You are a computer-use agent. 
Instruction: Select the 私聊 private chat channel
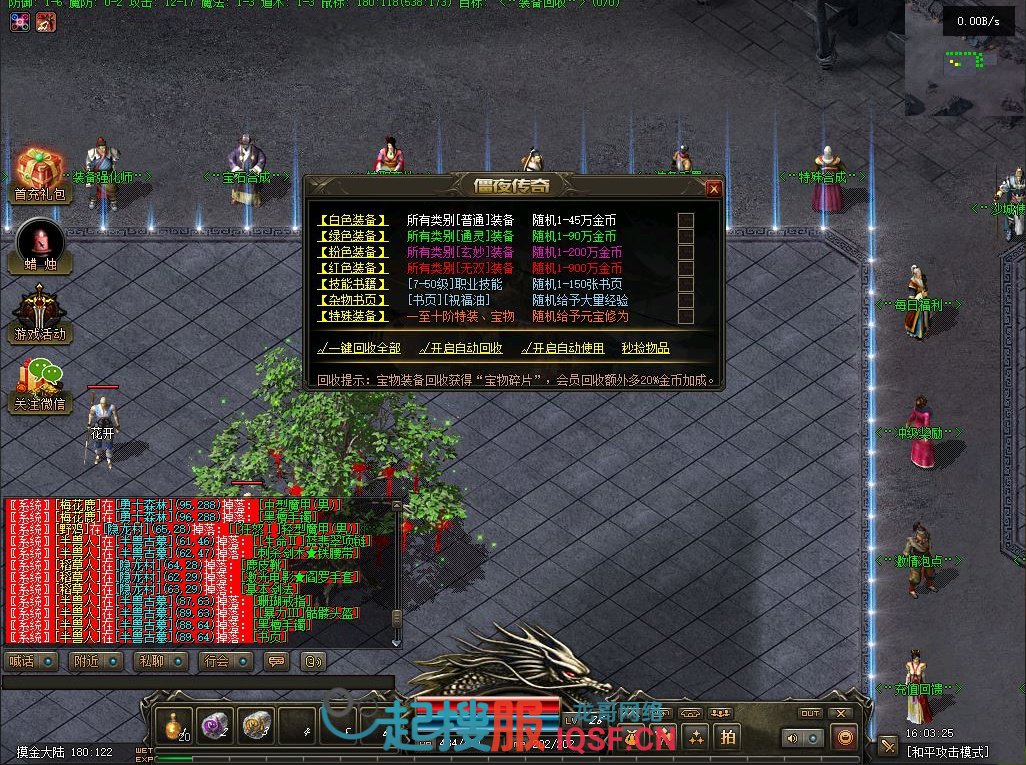coord(159,661)
